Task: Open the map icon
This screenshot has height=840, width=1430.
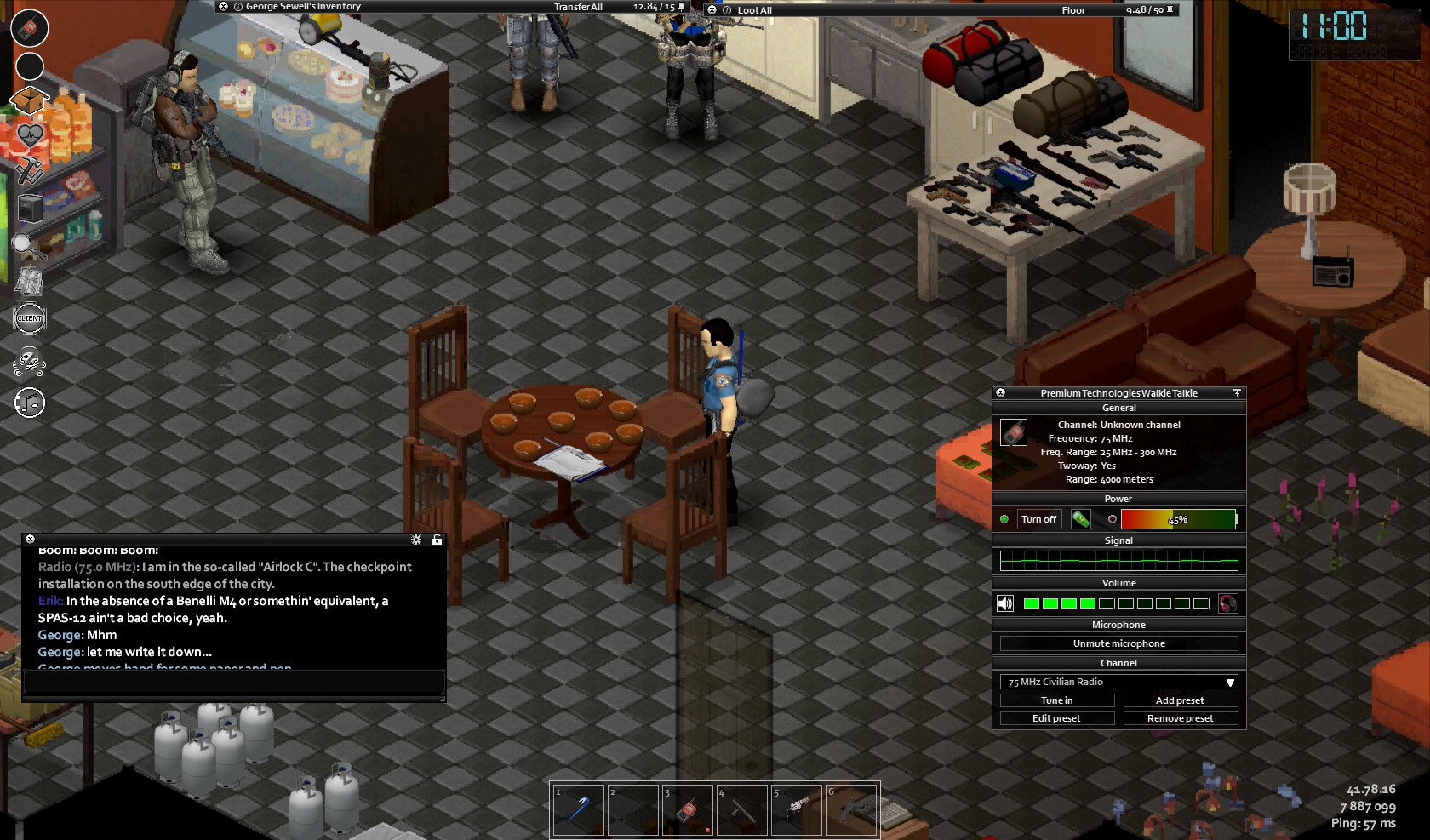Action: (30, 282)
